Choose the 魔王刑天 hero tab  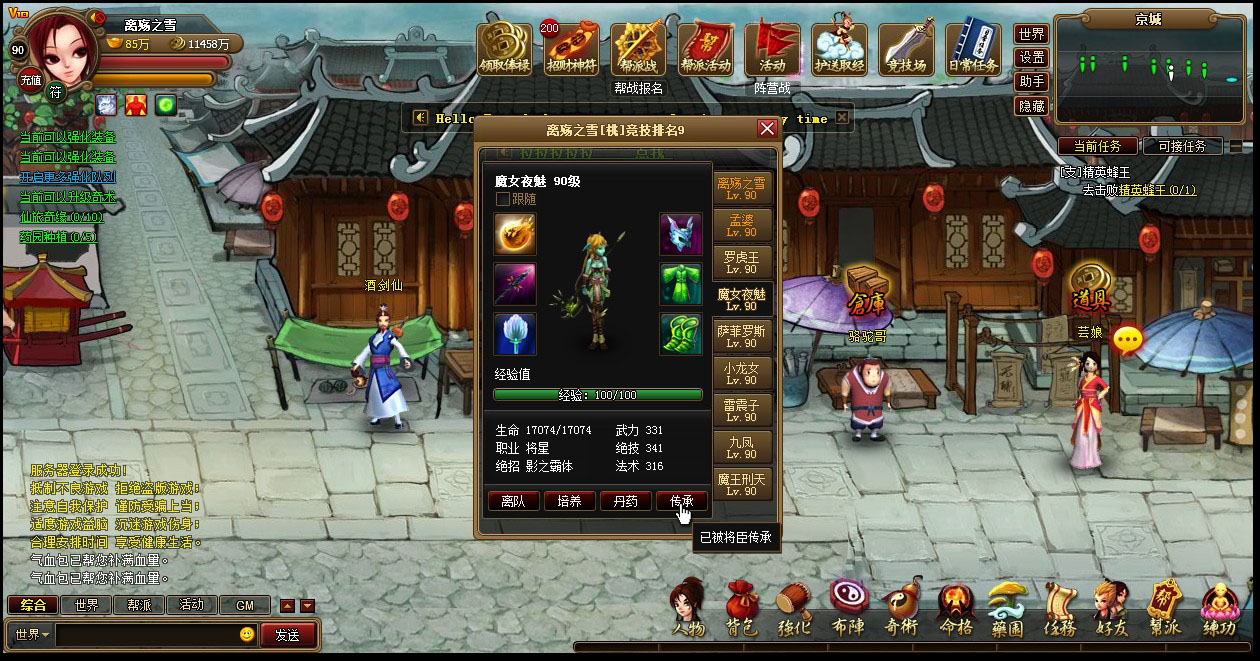pos(742,484)
